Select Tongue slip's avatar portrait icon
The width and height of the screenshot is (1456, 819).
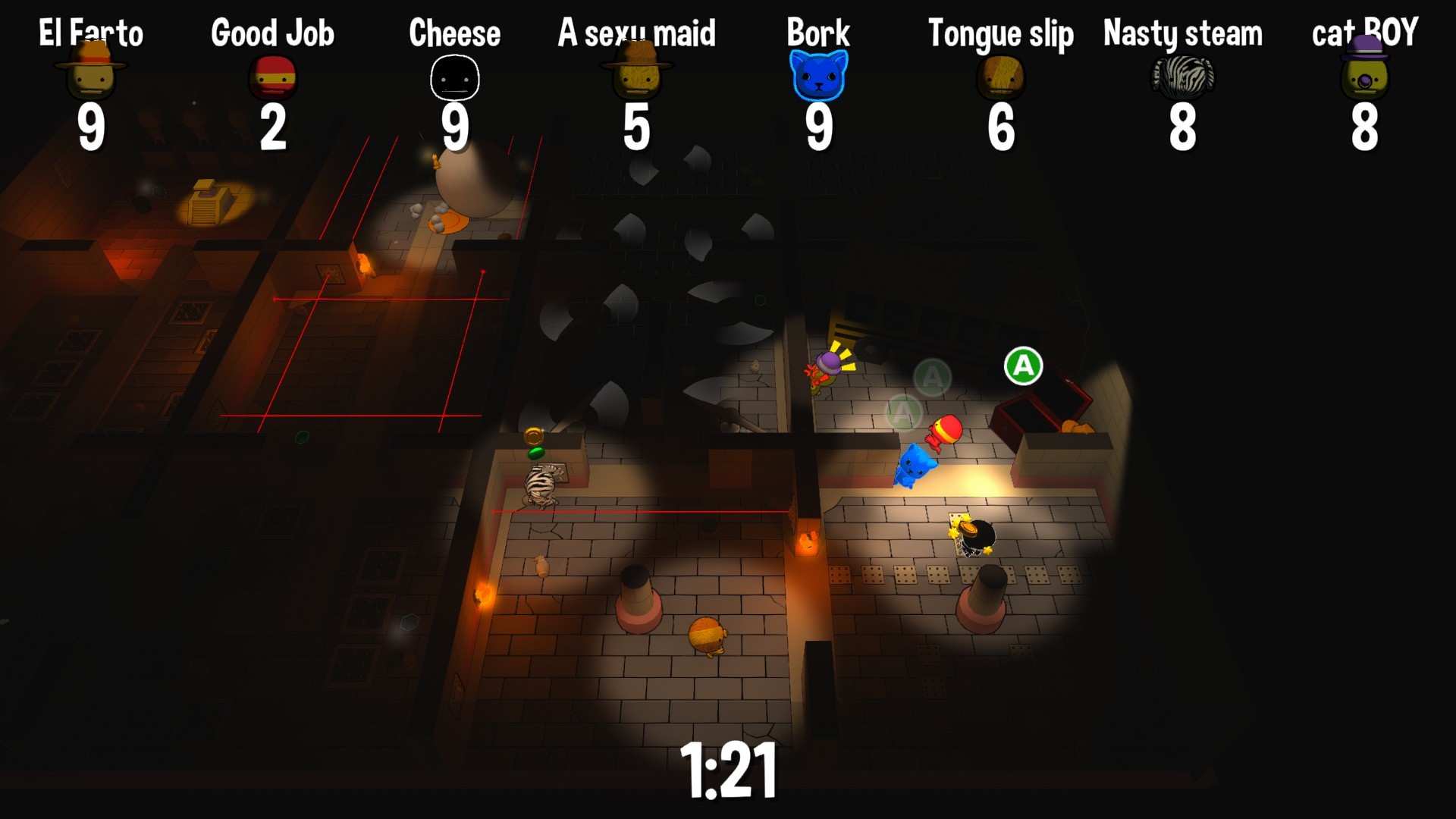(1001, 75)
